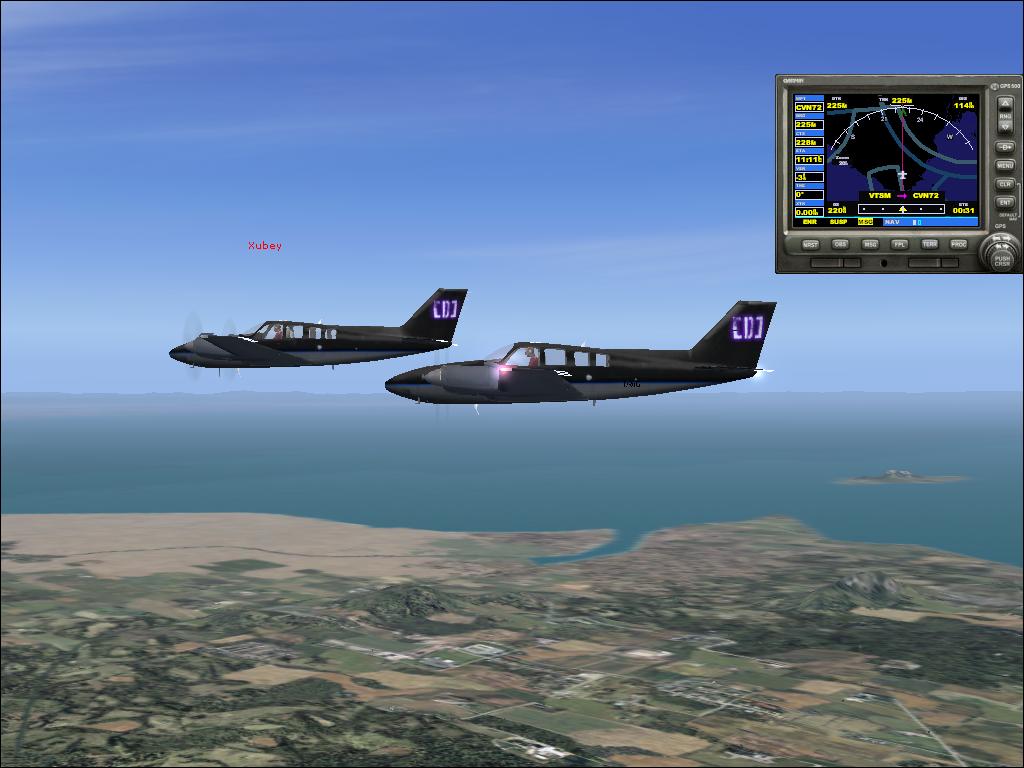The width and height of the screenshot is (1024, 768).
Task: Increase map range with the RNG up arrow
Action: [1004, 104]
